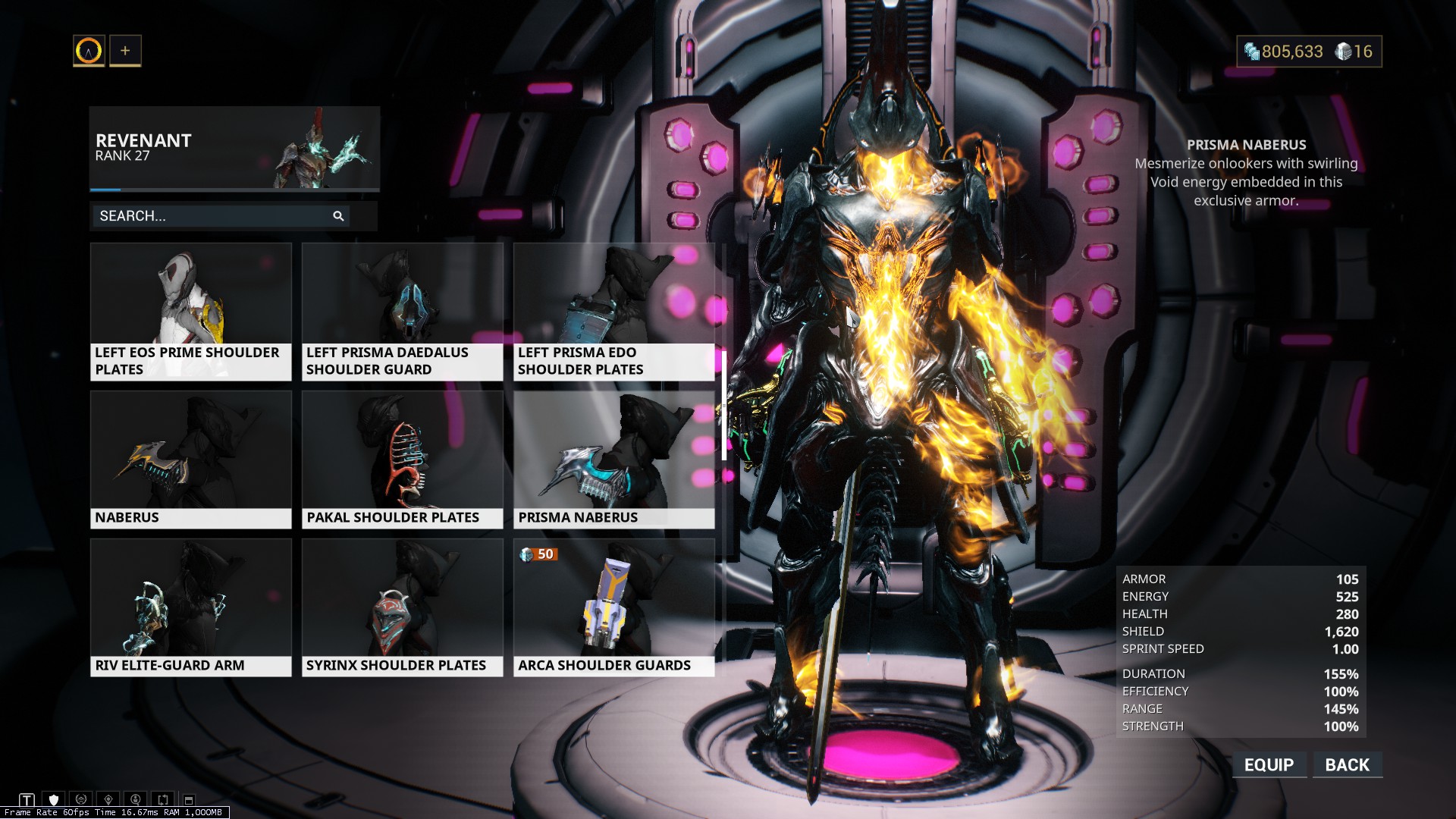This screenshot has width=1456, height=819.
Task: Select Riv Elite-Guard Arm
Action: (191, 607)
